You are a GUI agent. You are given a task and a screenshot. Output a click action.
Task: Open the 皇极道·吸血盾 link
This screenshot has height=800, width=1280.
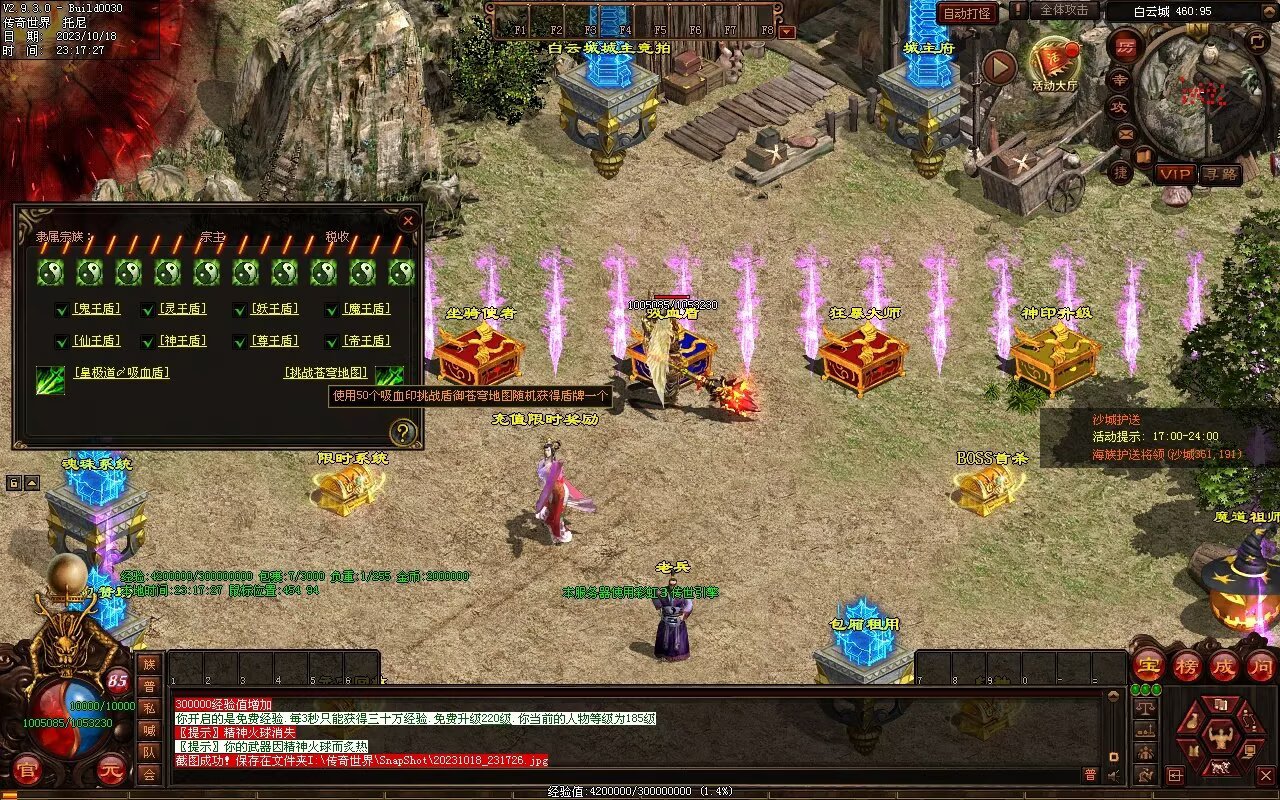click(121, 373)
